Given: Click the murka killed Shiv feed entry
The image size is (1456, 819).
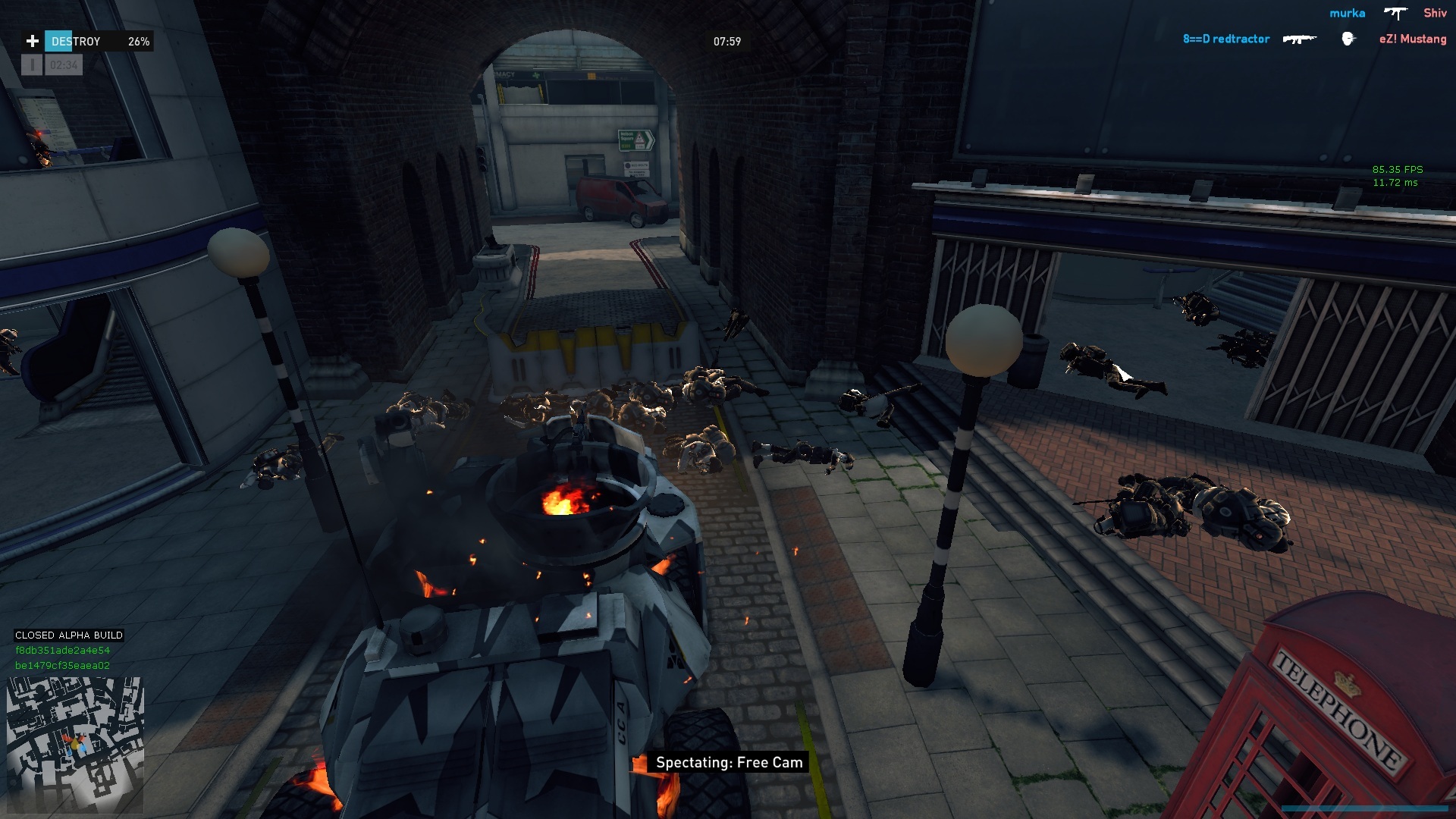Looking at the screenshot, I should pos(1388,14).
